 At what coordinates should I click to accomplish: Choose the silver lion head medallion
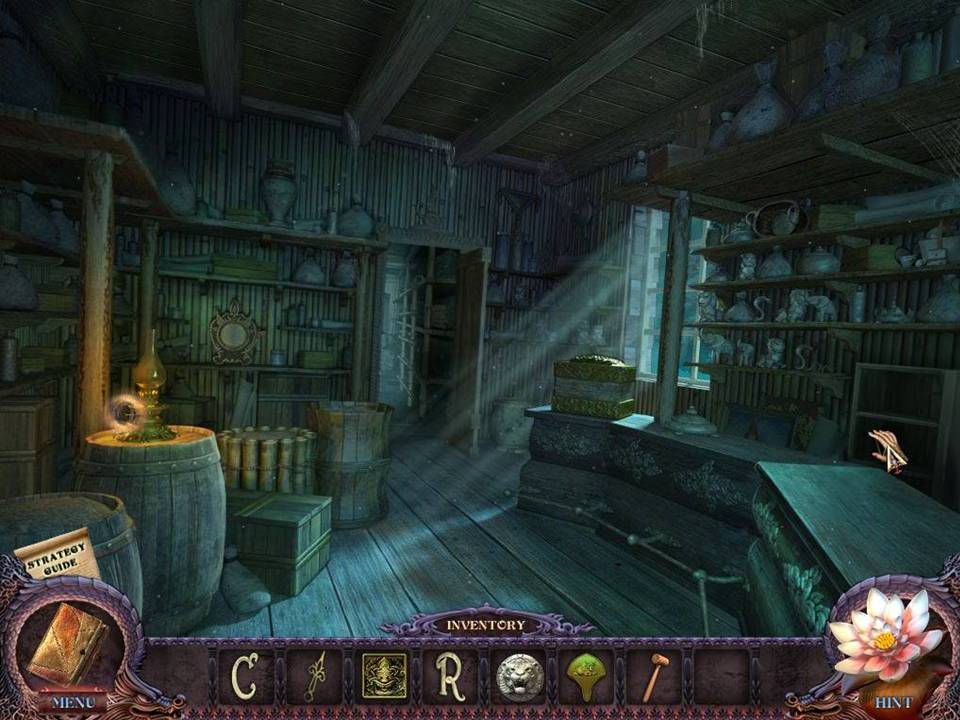pos(520,677)
